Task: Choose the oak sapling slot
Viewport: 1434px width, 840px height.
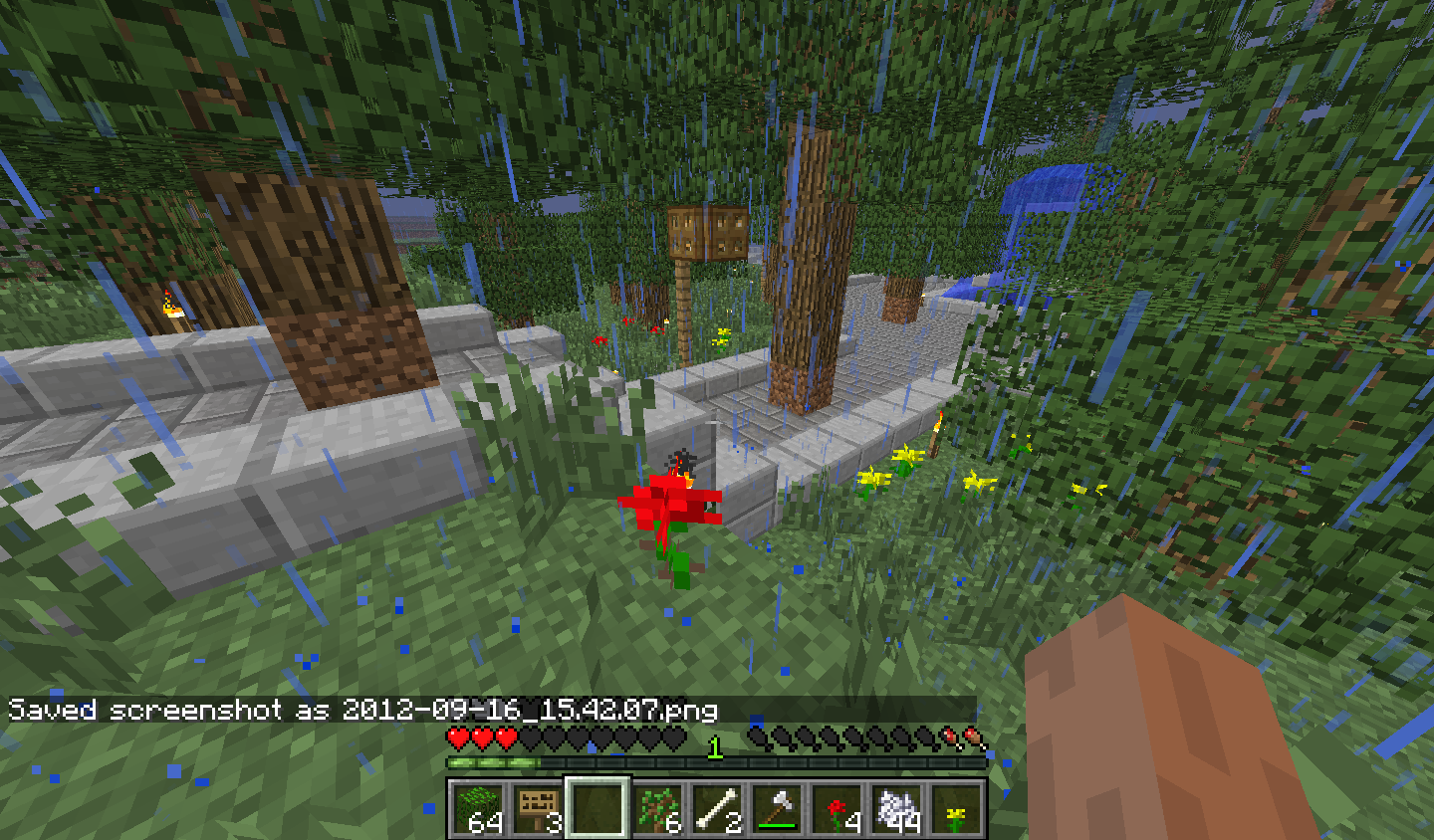Action: click(656, 808)
